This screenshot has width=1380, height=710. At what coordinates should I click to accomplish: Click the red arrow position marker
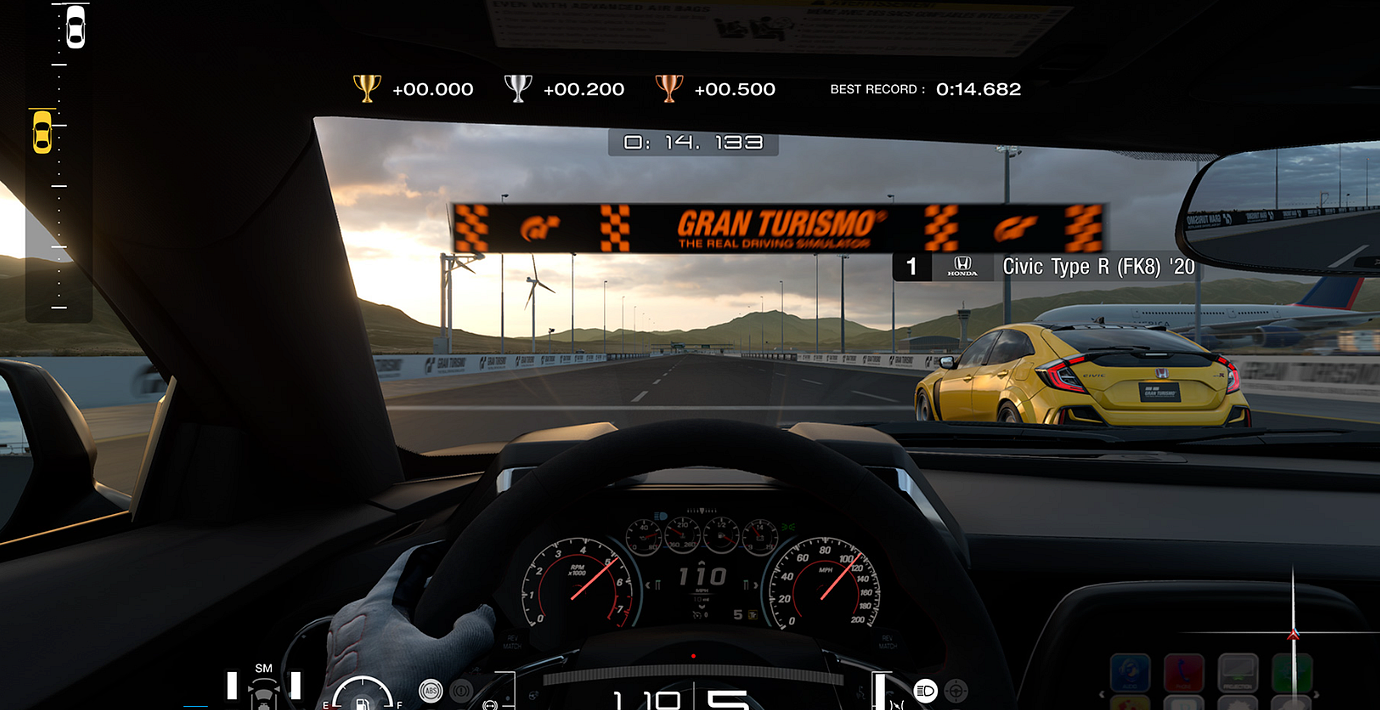point(1293,634)
